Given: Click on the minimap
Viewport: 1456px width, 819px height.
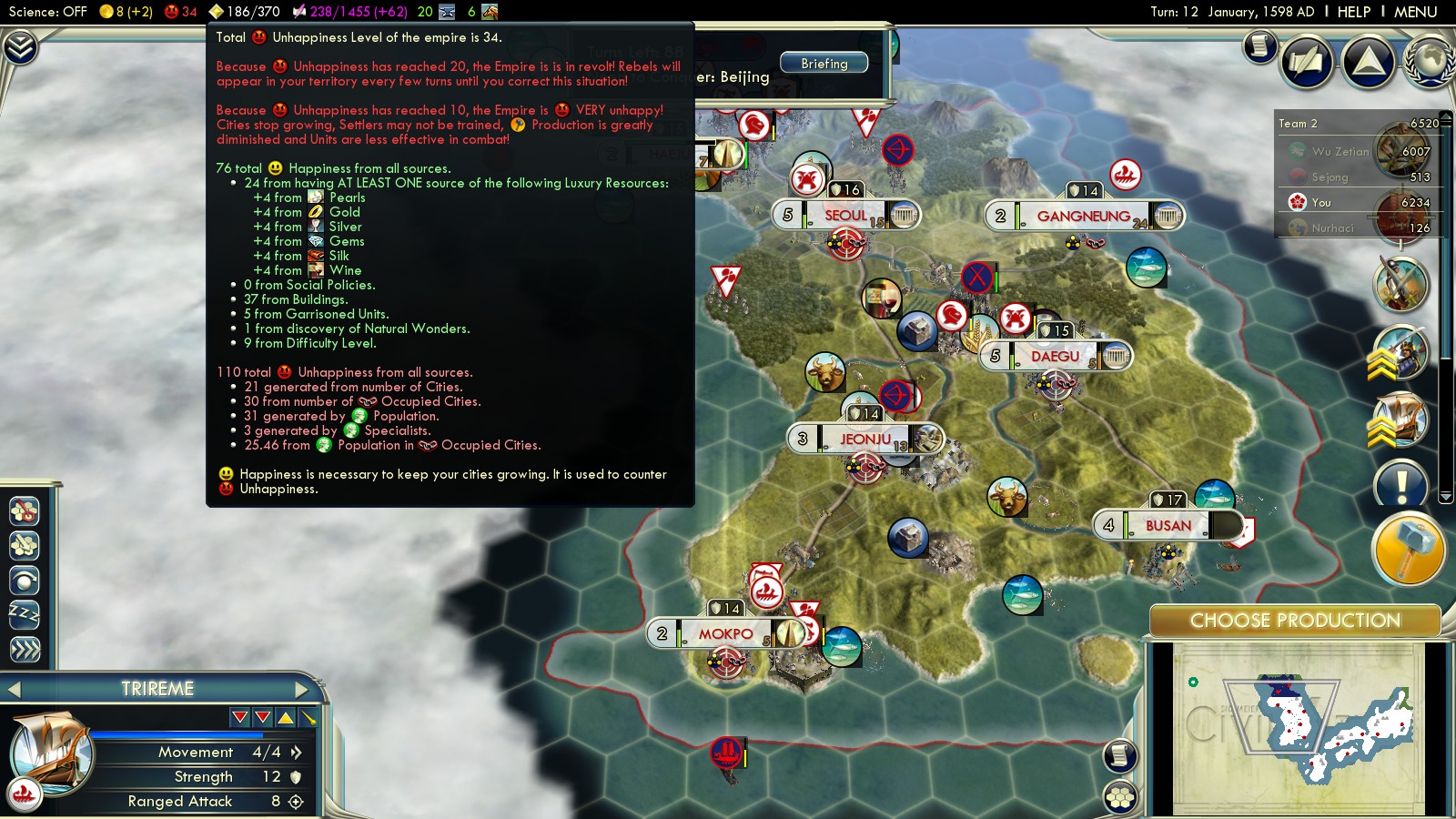Looking at the screenshot, I should point(1296,728).
